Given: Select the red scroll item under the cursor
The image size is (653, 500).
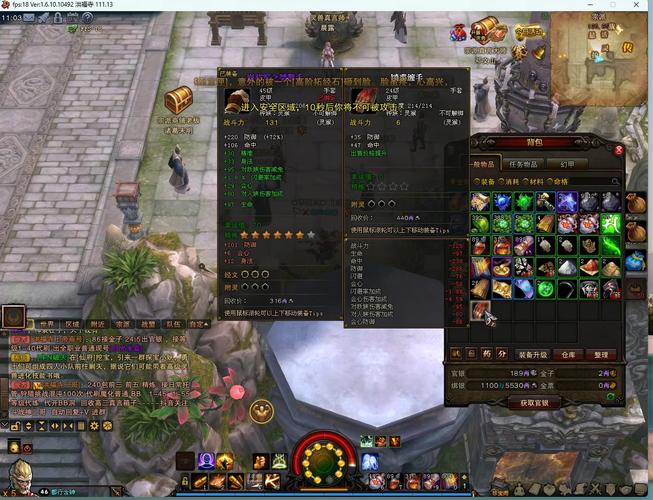Looking at the screenshot, I should click(480, 310).
